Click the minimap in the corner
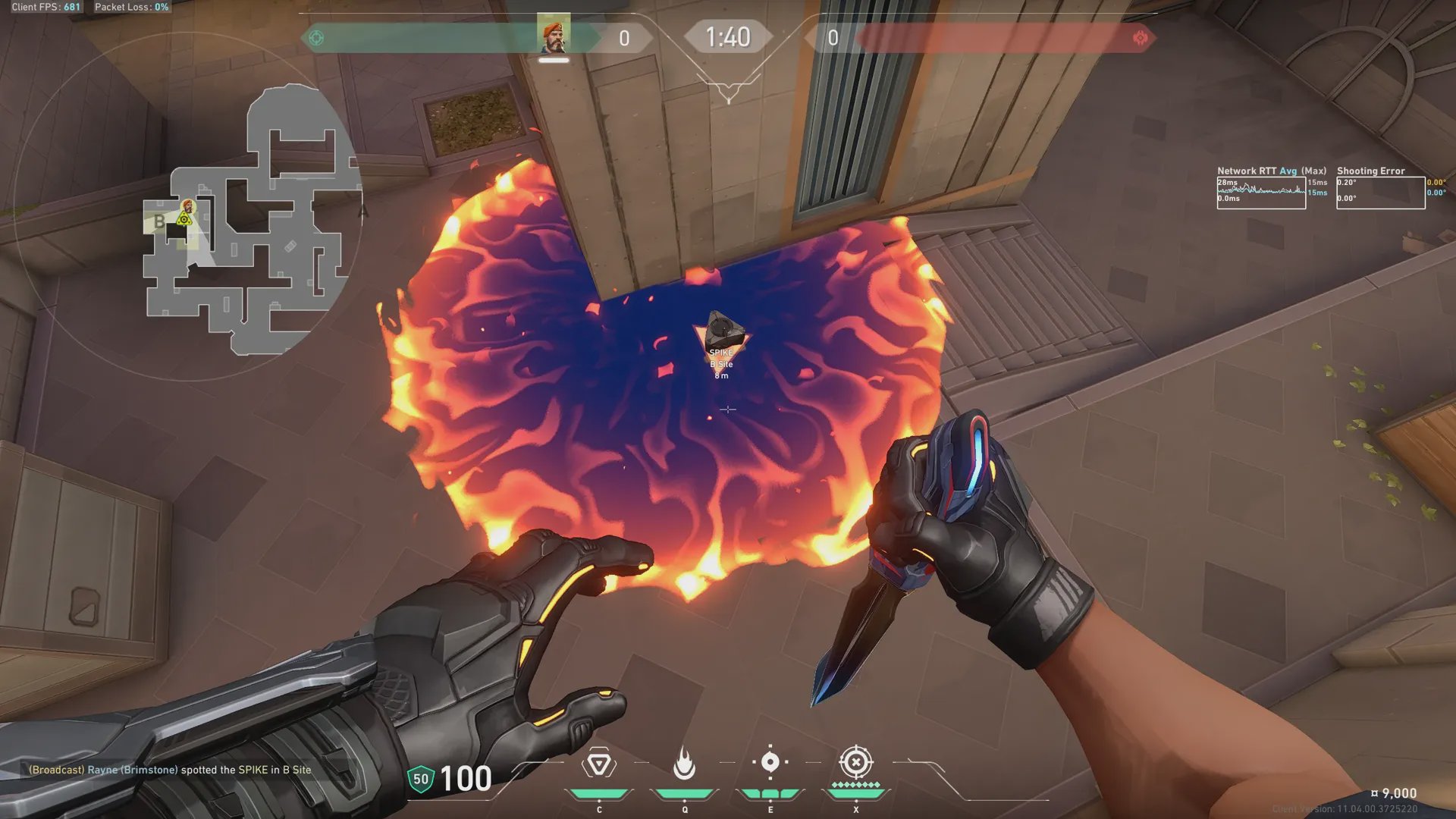 click(250, 220)
